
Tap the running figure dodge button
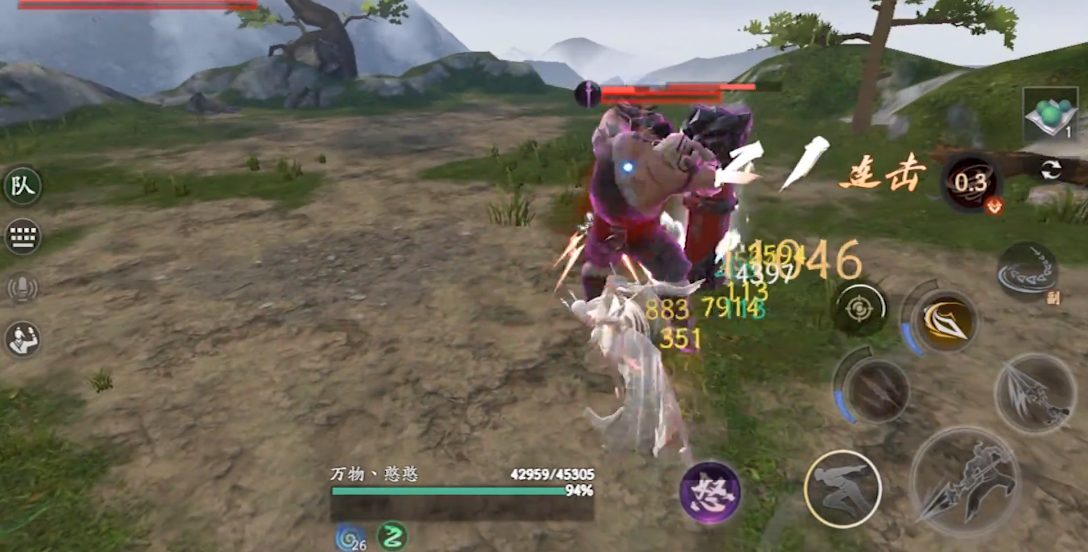tap(842, 489)
